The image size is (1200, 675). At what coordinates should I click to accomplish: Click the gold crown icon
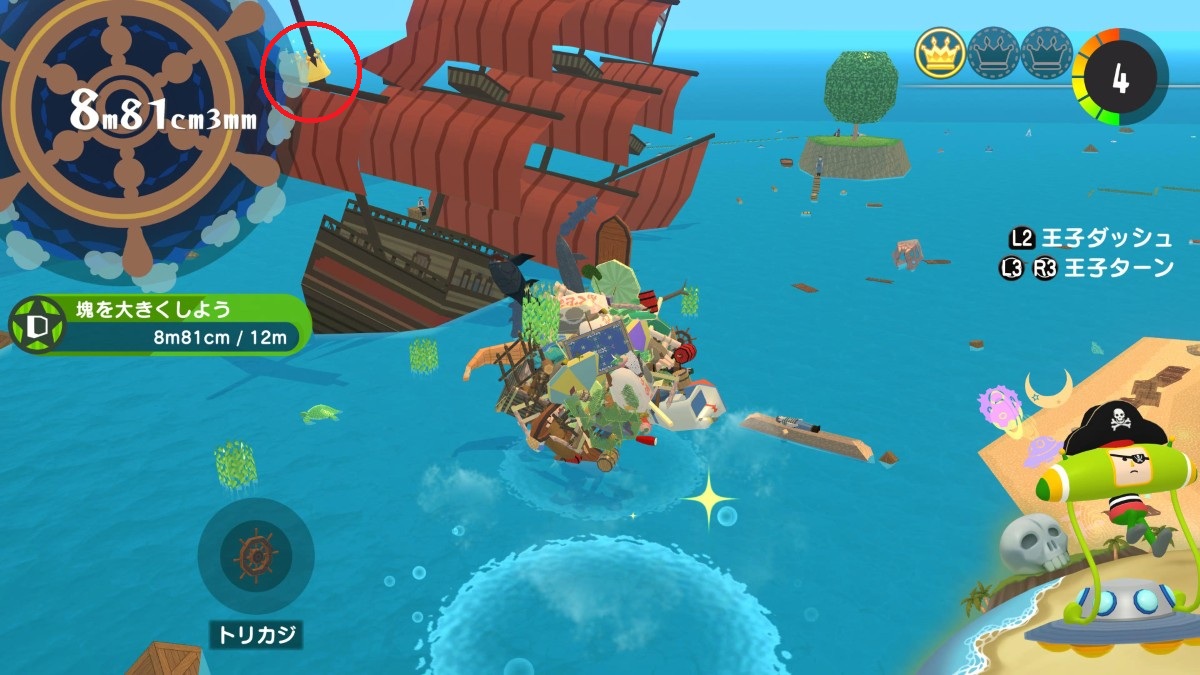(940, 53)
